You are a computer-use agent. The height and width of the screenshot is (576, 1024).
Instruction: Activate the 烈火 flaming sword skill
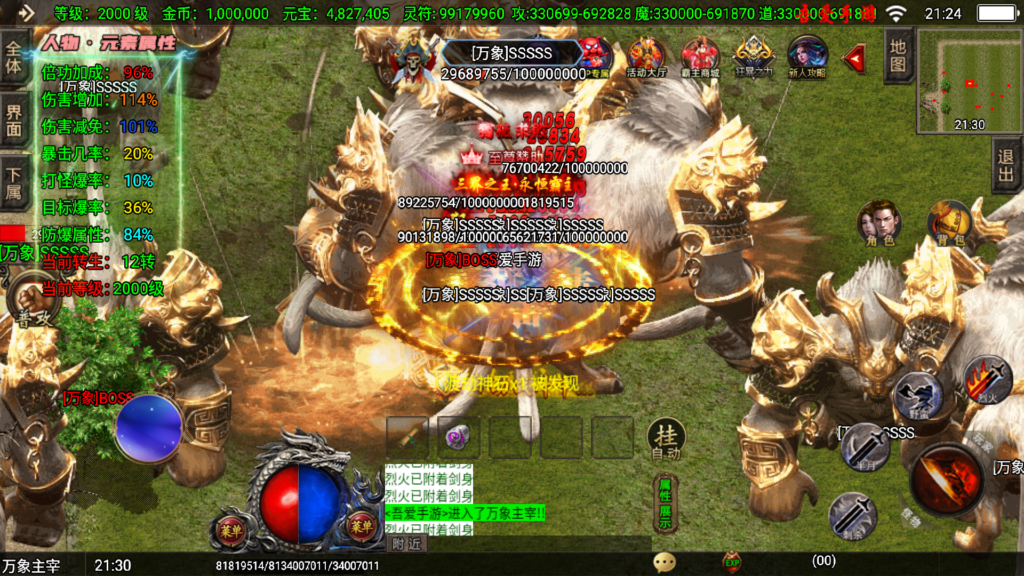click(x=987, y=380)
